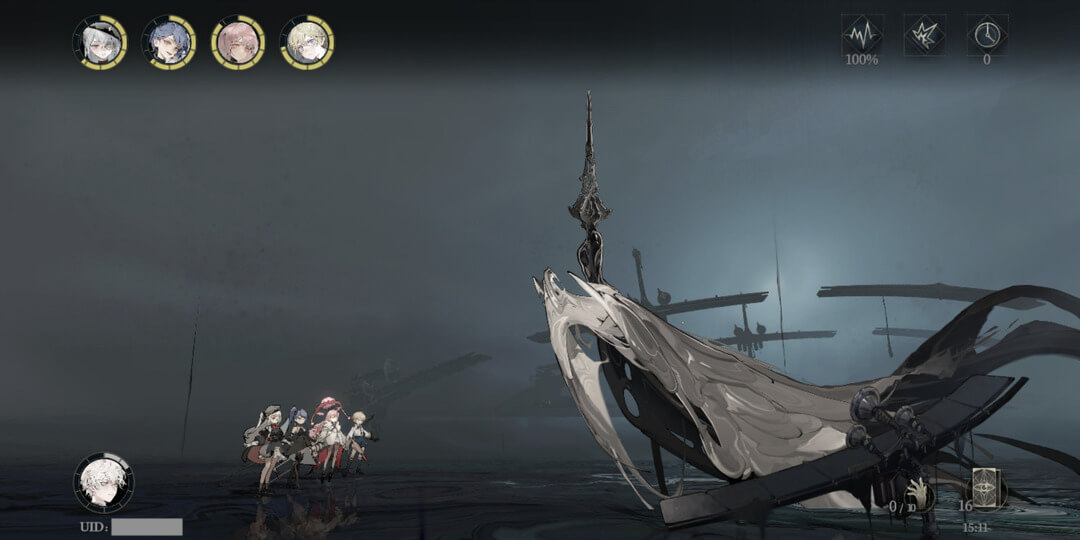Open the heartbeat waveform status icon

(x=861, y=35)
